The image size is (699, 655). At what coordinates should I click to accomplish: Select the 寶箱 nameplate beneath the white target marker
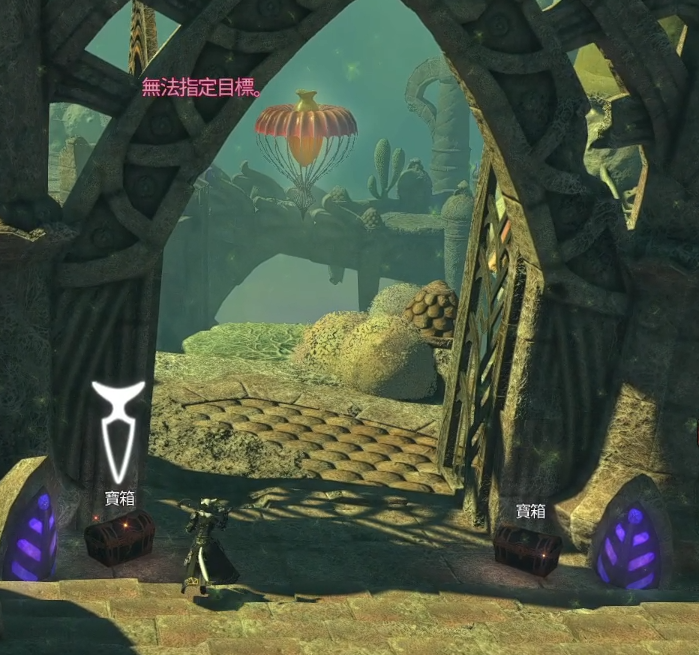pyautogui.click(x=119, y=497)
